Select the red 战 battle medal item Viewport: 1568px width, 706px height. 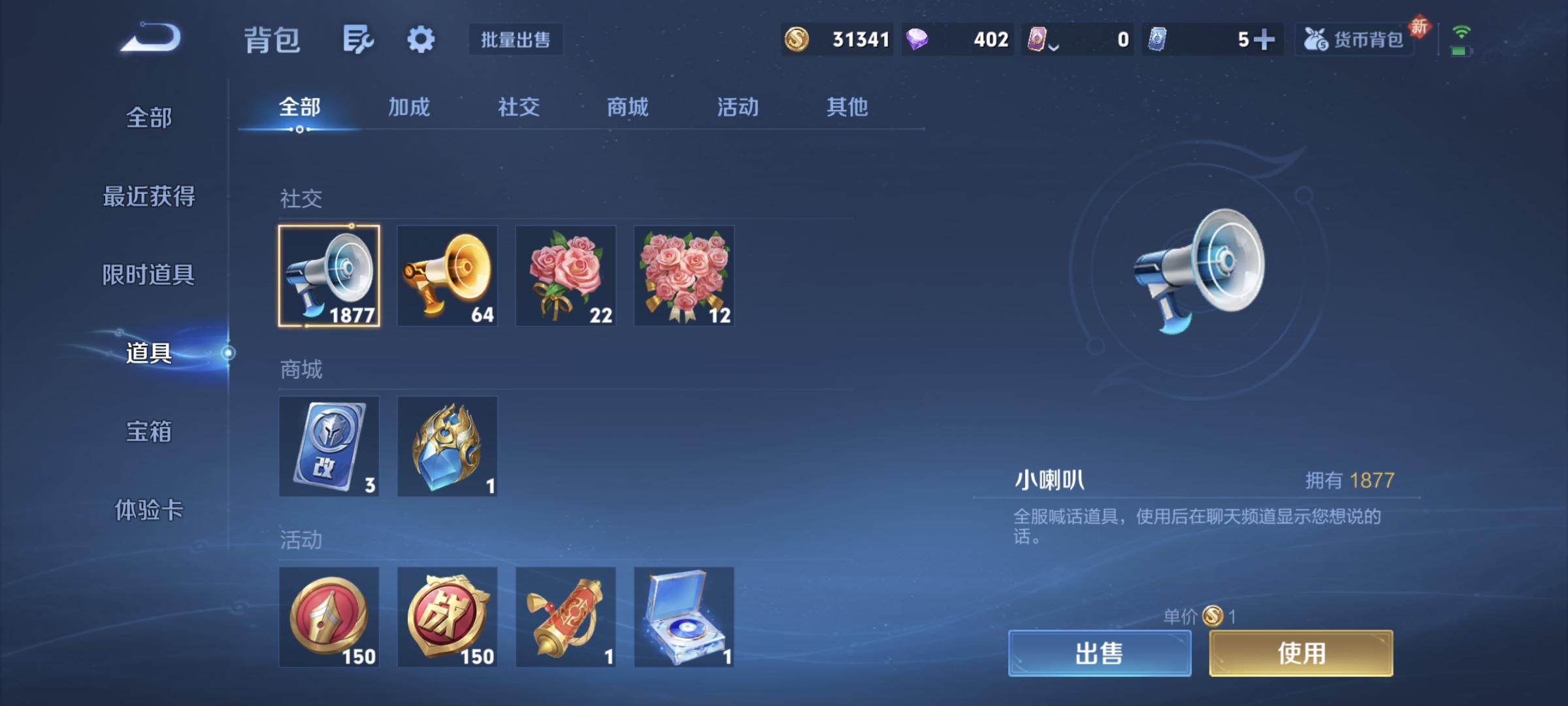[x=448, y=616]
